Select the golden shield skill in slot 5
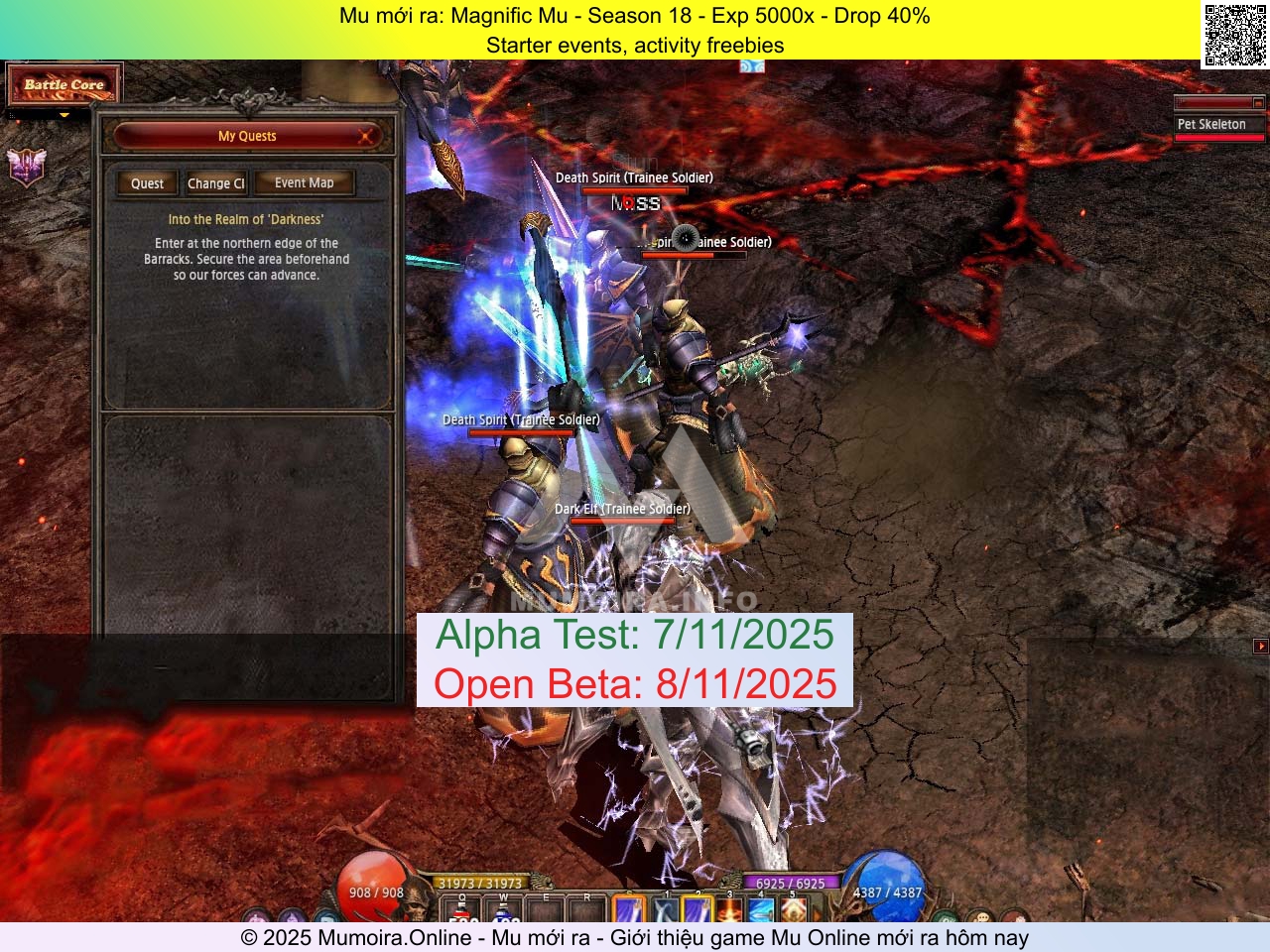This screenshot has width=1270, height=952. coord(793,909)
